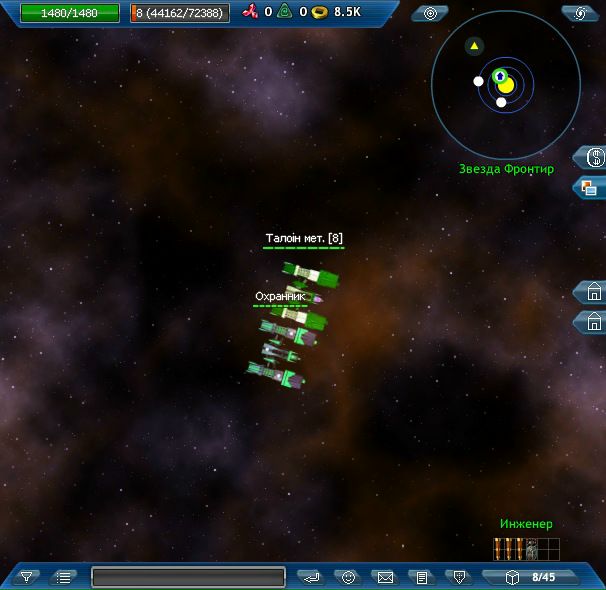Open the list menu icon

click(63, 577)
